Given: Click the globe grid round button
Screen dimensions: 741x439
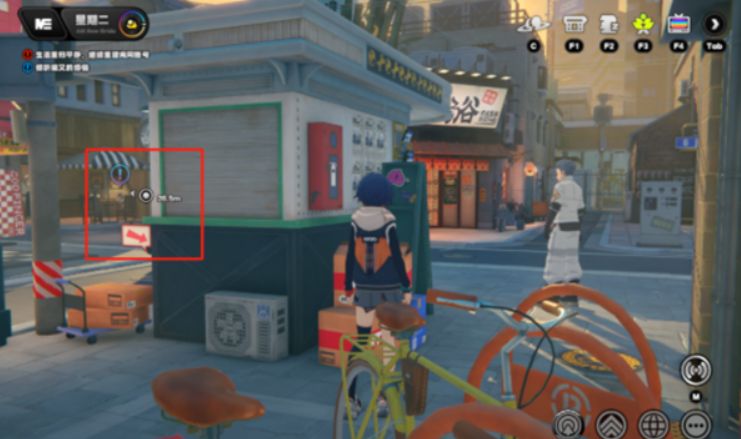Looking at the screenshot, I should [x=653, y=424].
